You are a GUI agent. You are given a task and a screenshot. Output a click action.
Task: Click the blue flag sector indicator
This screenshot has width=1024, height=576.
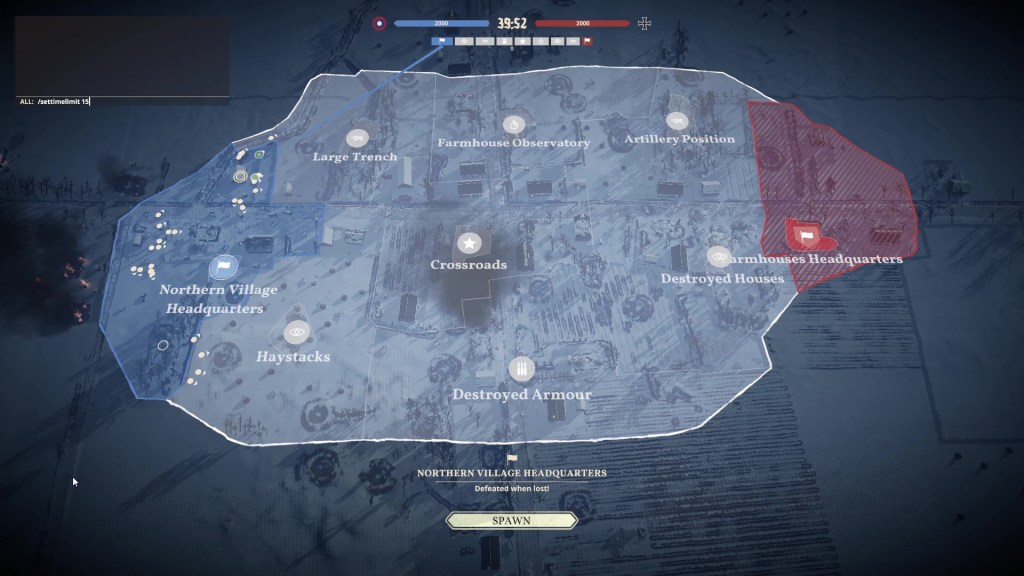pyautogui.click(x=441, y=41)
